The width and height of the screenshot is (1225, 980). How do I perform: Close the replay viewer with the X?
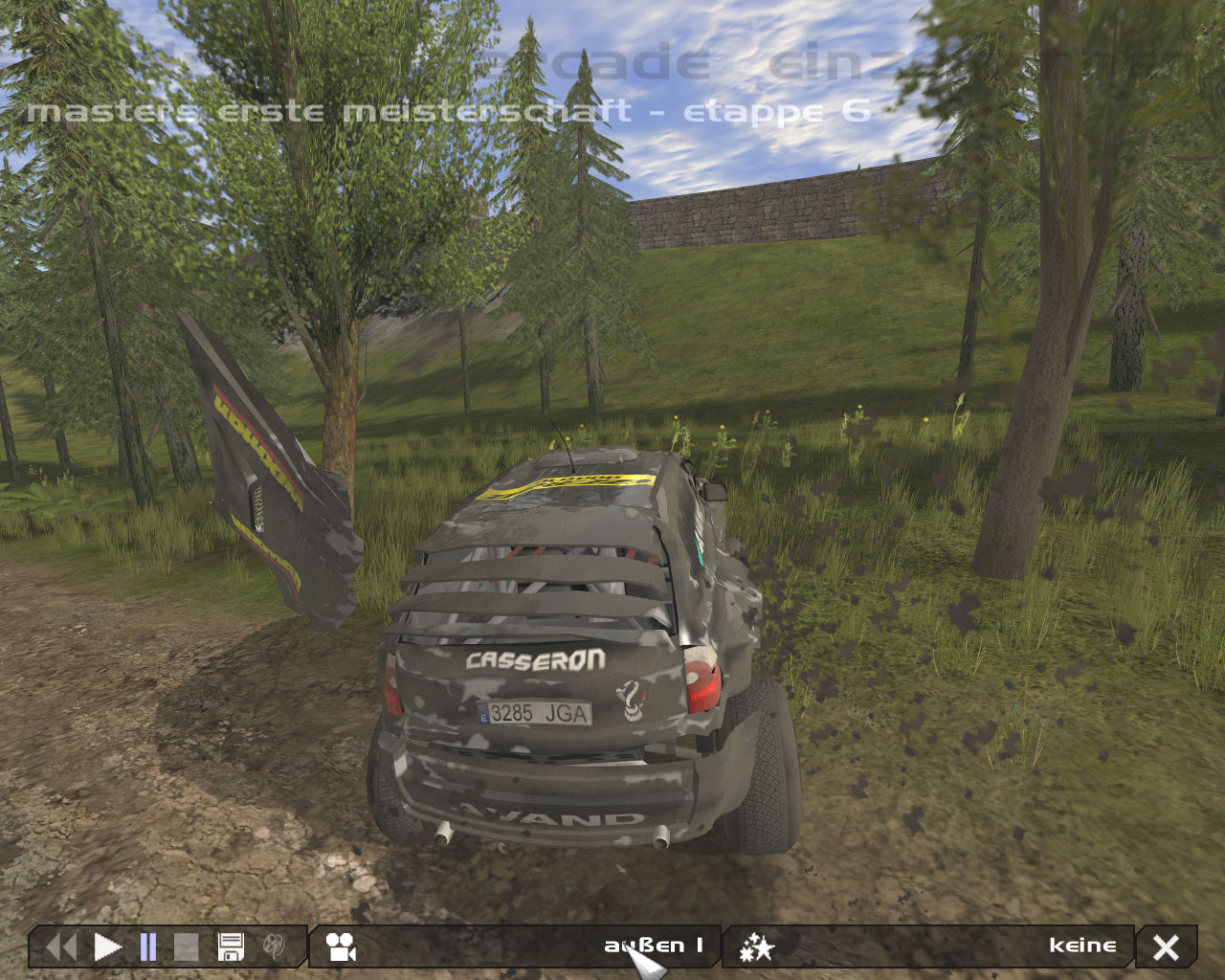tap(1166, 947)
